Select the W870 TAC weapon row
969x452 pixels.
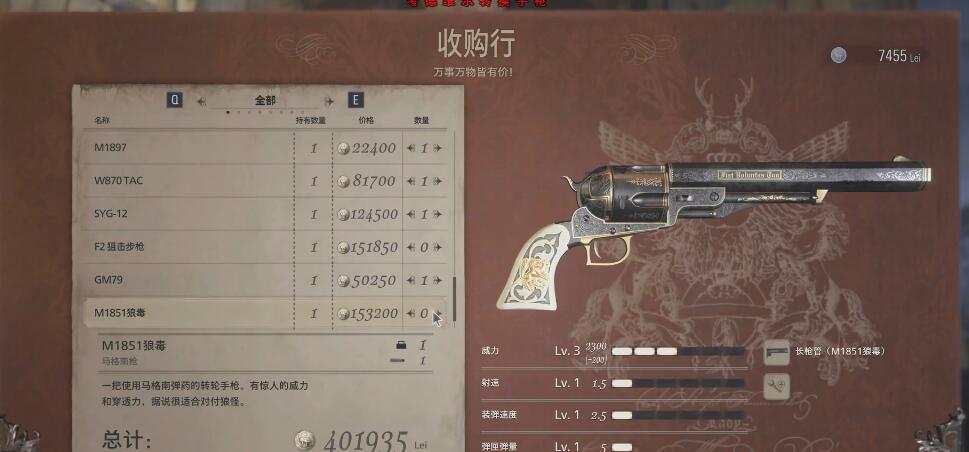click(190, 181)
